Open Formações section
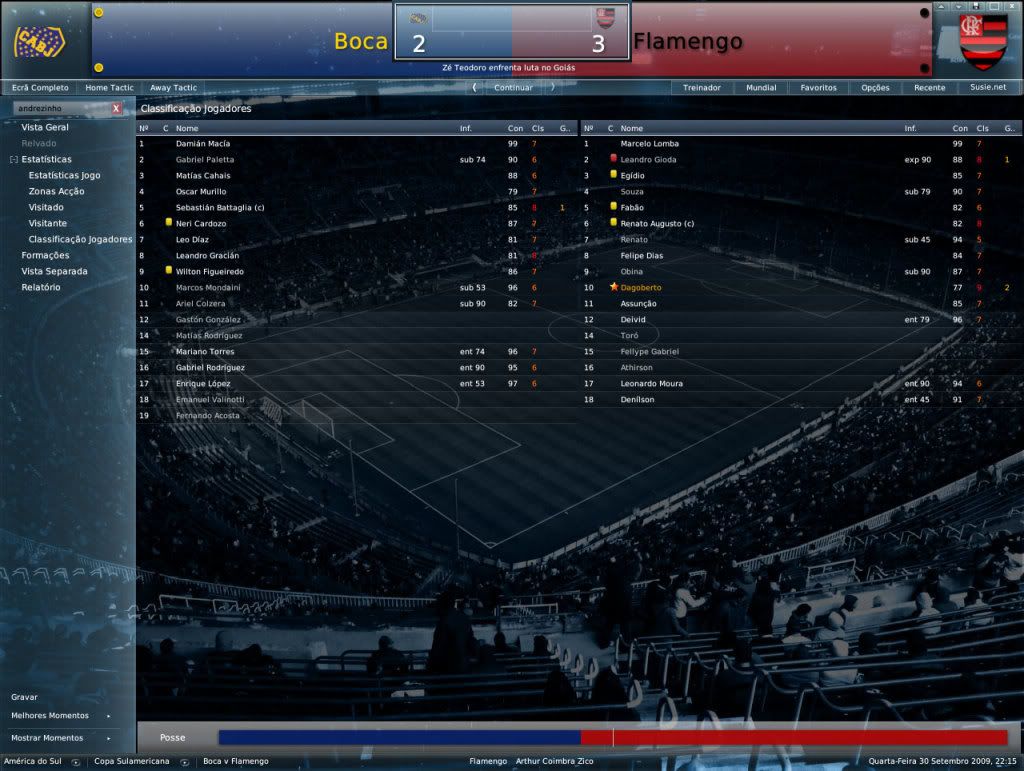 pyautogui.click(x=45, y=256)
